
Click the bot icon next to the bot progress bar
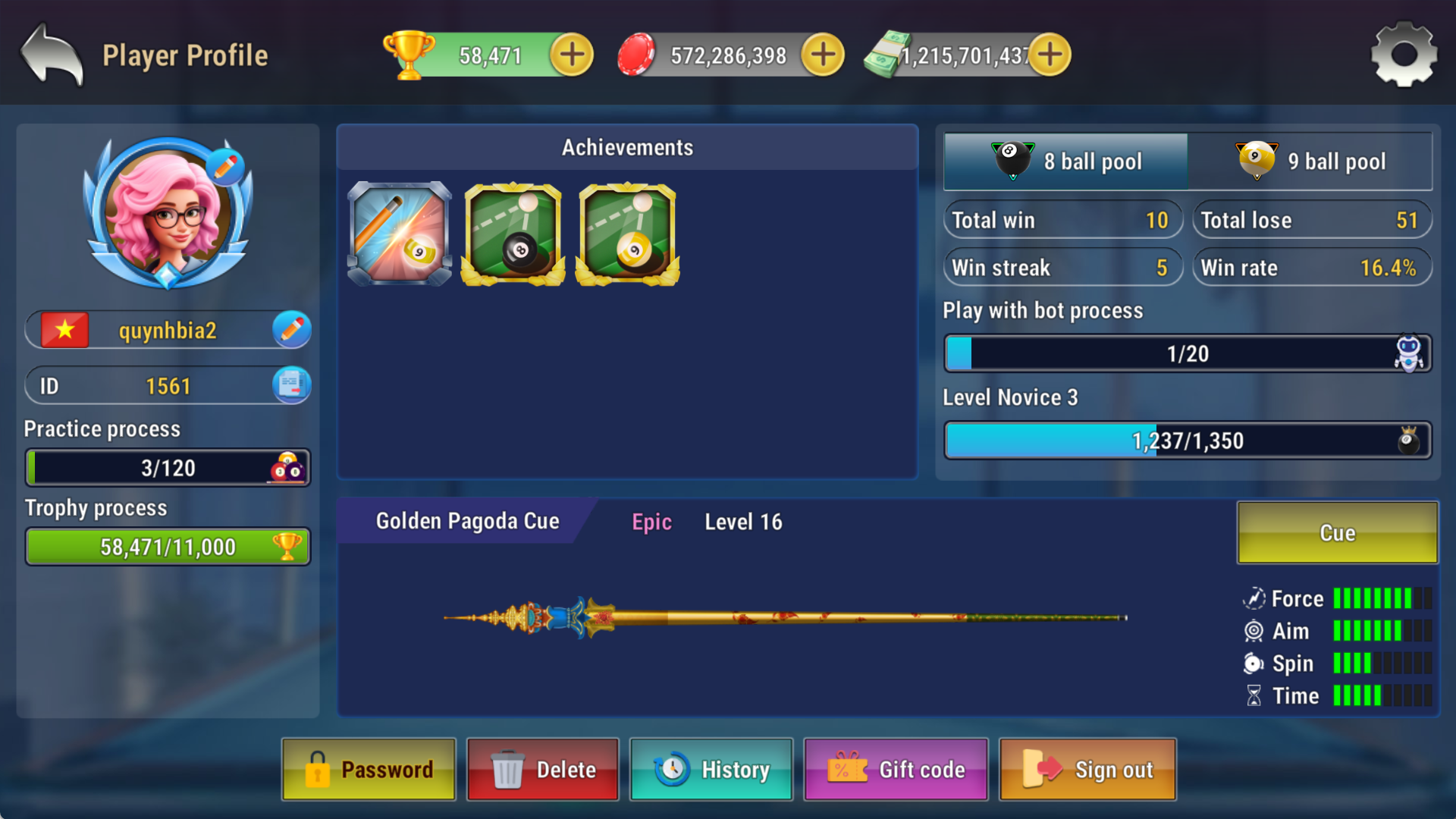(1410, 353)
